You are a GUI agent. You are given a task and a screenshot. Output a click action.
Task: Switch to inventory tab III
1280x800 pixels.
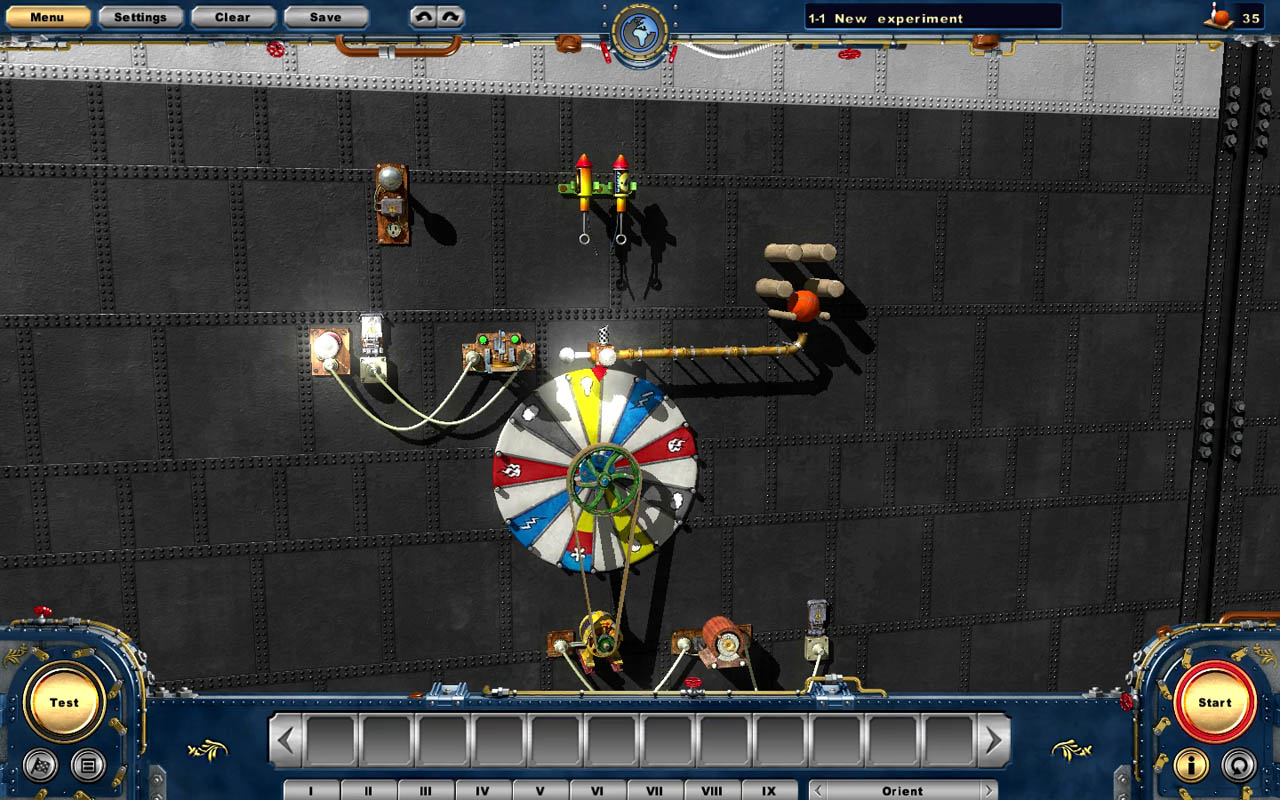click(x=425, y=790)
